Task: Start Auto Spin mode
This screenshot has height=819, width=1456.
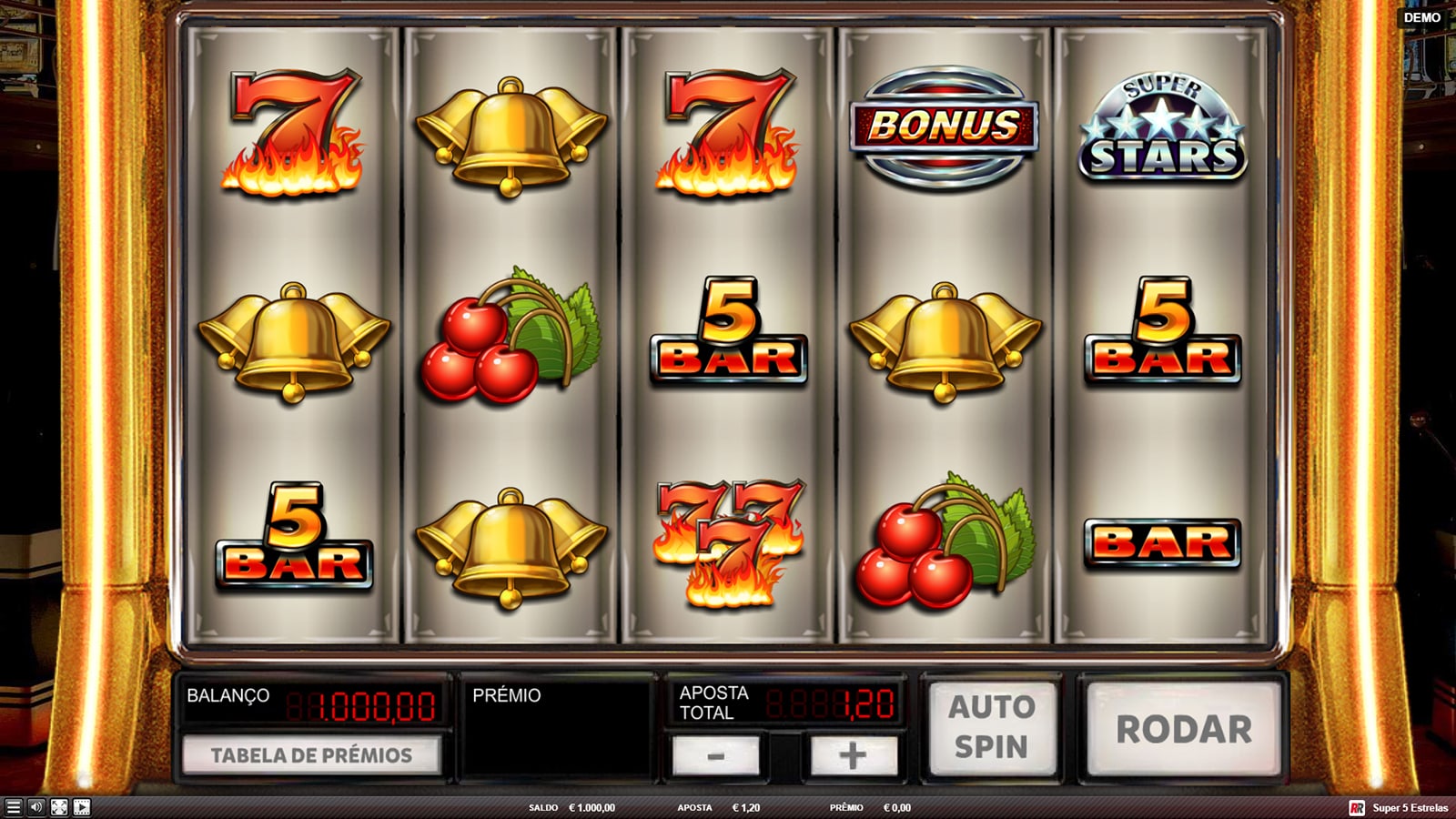Action: [x=991, y=726]
